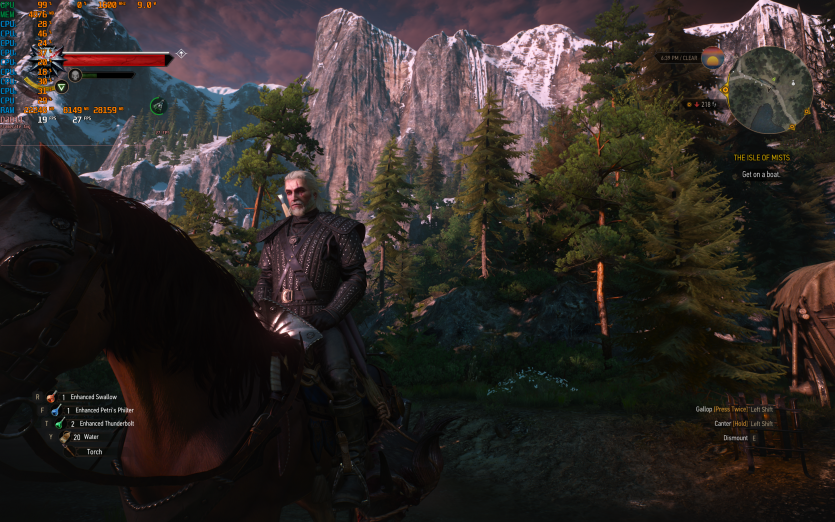Select the green Axii sign icon
This screenshot has width=835, height=522.
click(62, 87)
